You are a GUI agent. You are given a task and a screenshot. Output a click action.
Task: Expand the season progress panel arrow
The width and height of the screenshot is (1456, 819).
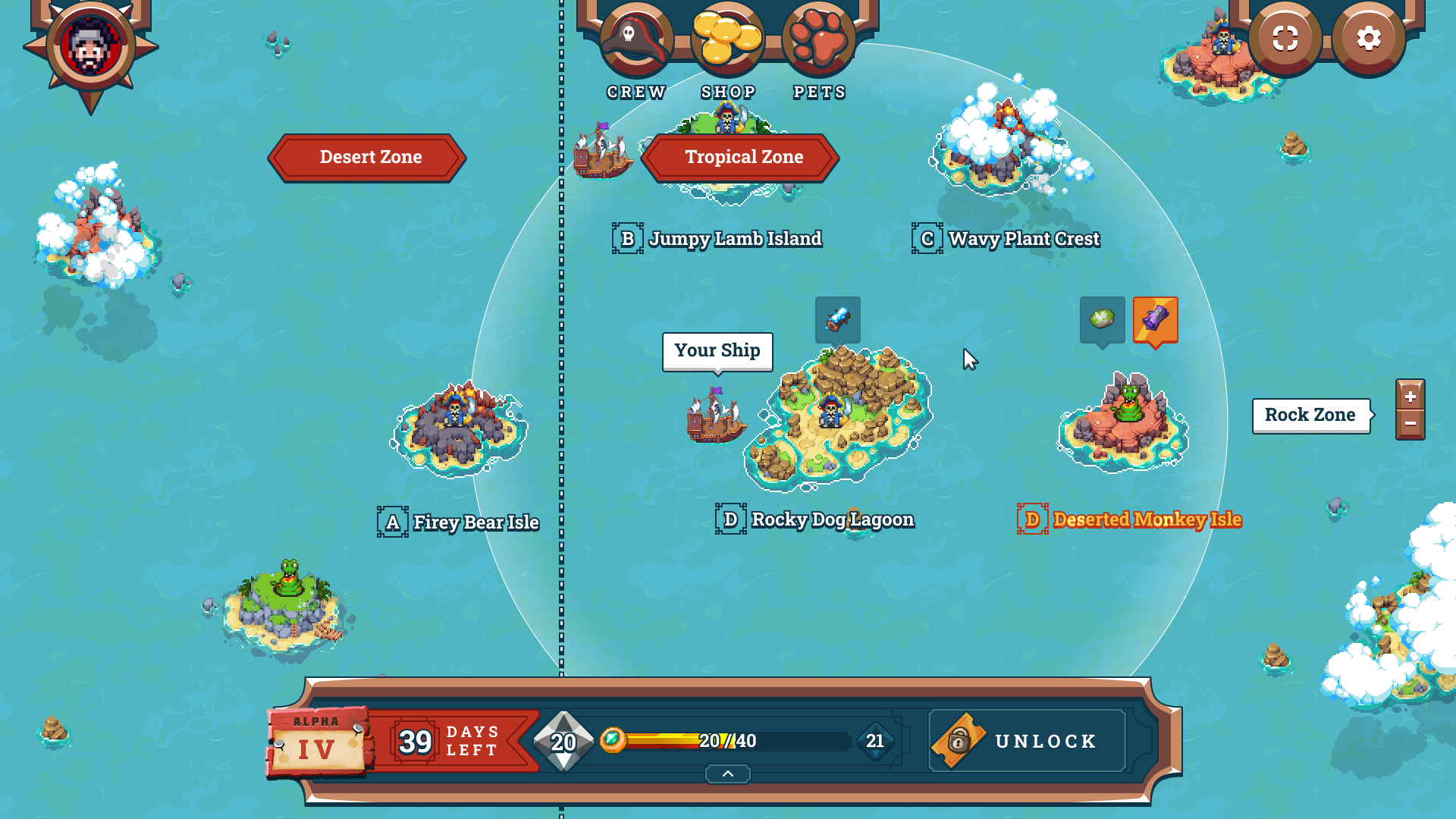tap(727, 773)
